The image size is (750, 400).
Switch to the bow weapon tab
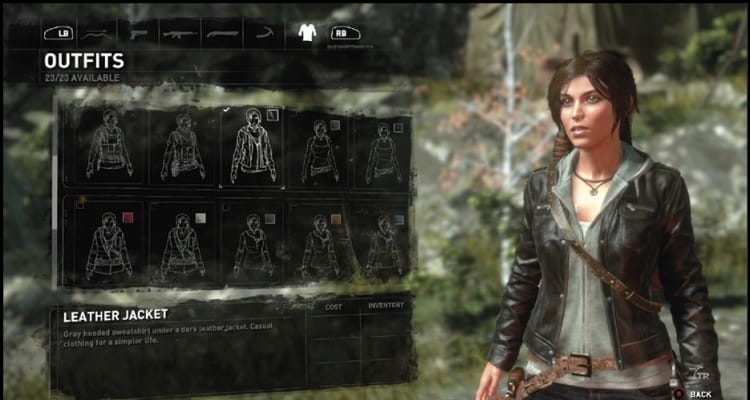point(94,32)
